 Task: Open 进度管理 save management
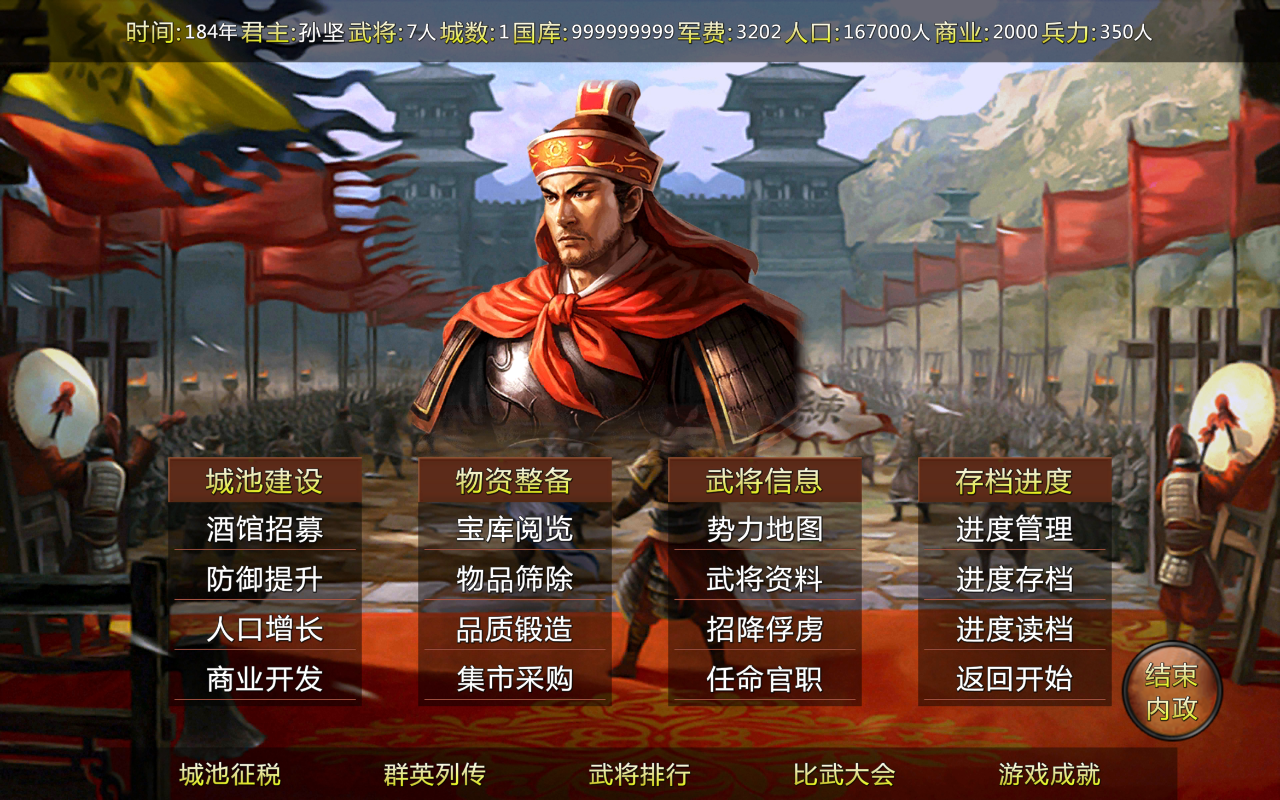1013,531
